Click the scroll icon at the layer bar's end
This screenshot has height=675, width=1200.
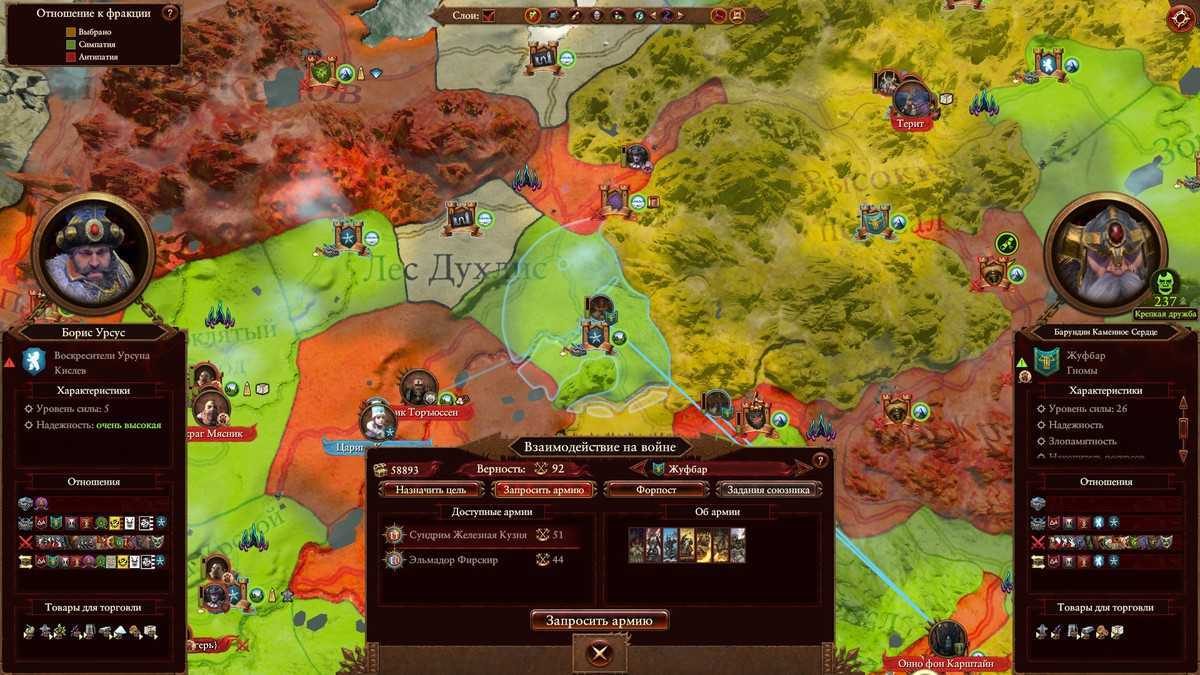point(737,16)
